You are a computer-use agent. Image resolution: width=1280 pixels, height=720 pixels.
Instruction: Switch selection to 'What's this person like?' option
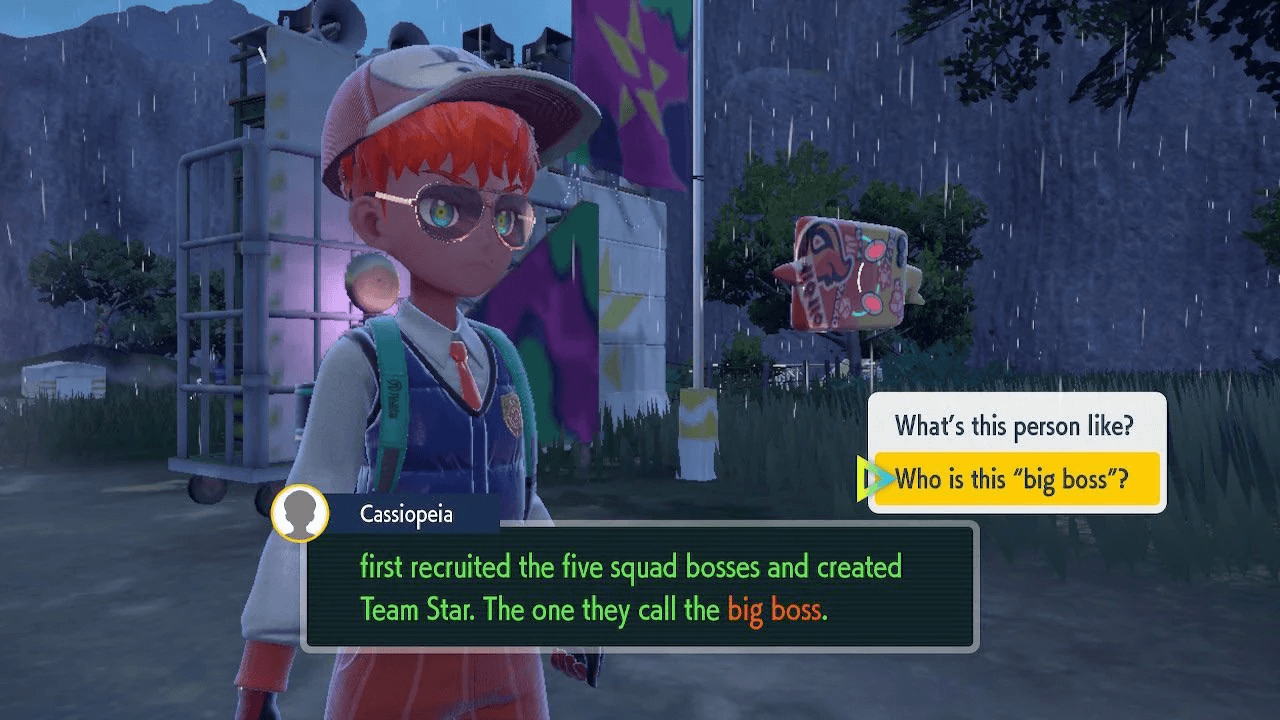click(x=1015, y=426)
